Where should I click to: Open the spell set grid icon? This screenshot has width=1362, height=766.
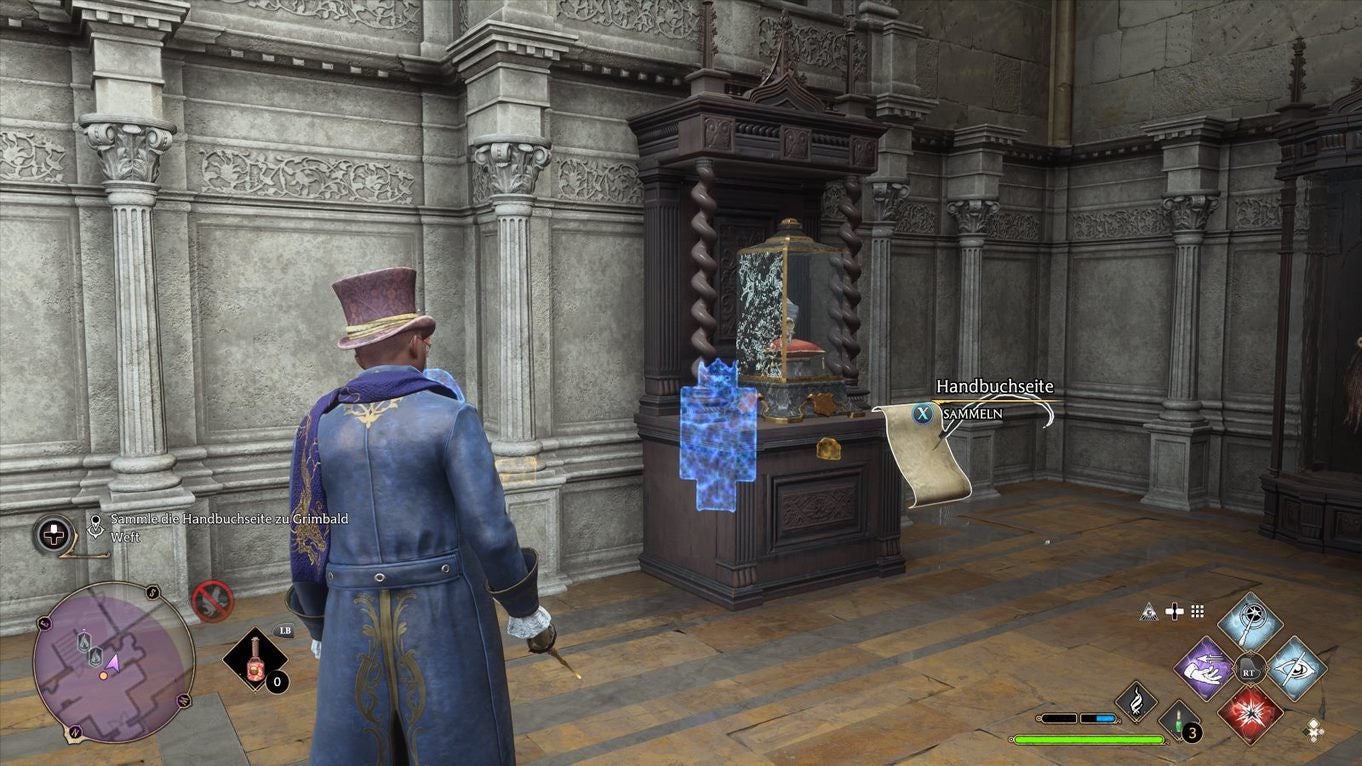[x=1198, y=612]
